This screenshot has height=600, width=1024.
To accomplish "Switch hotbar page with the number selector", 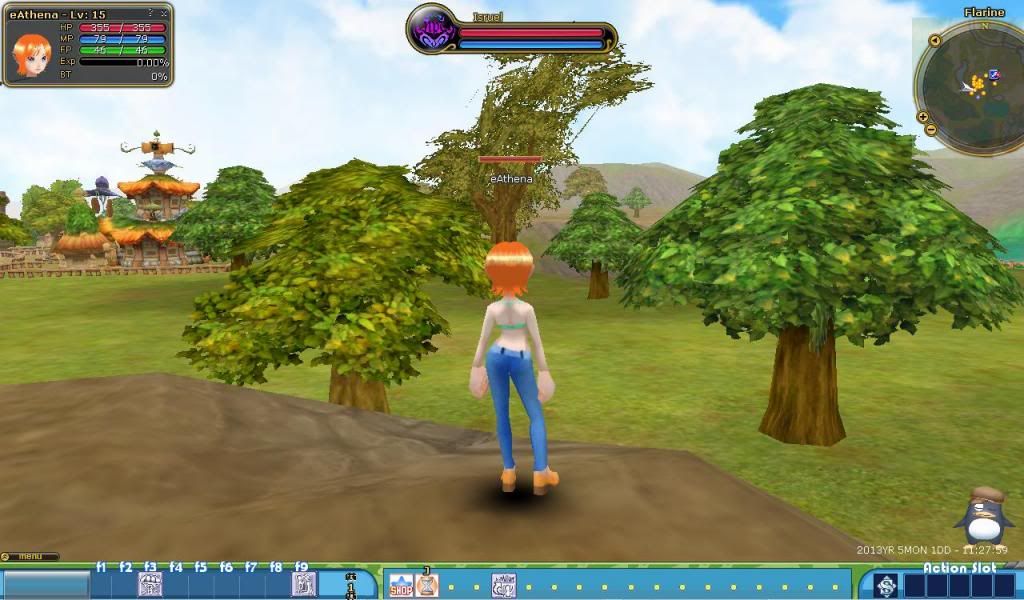I will coord(351,586).
